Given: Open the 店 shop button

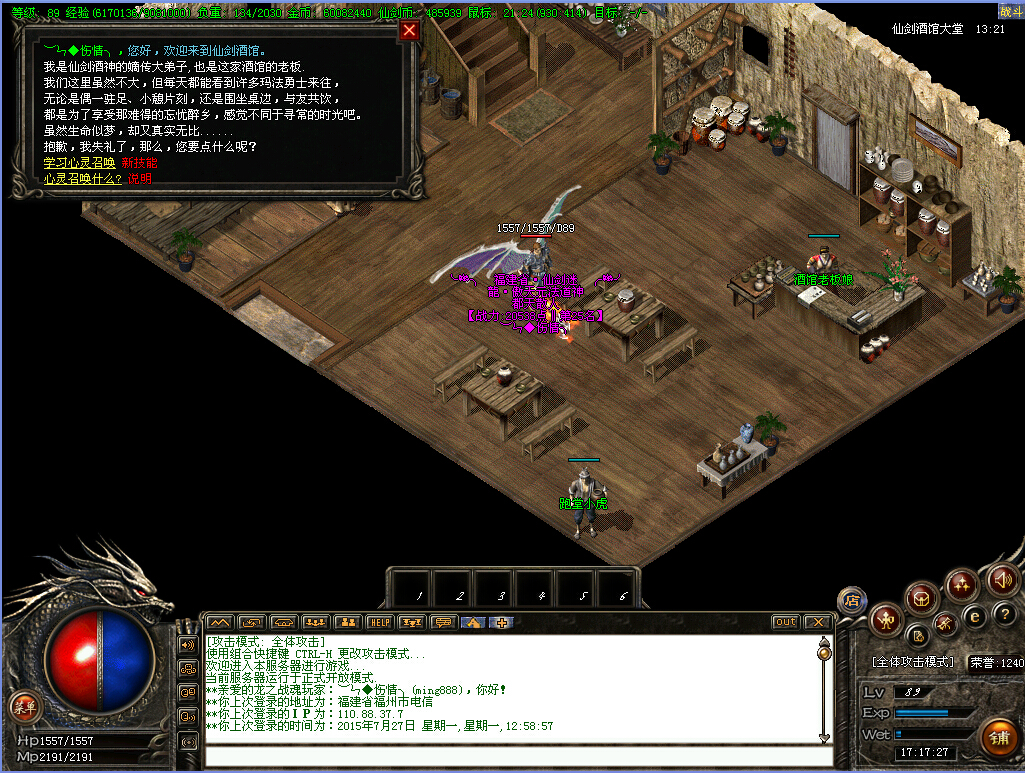Looking at the screenshot, I should pyautogui.click(x=852, y=600).
